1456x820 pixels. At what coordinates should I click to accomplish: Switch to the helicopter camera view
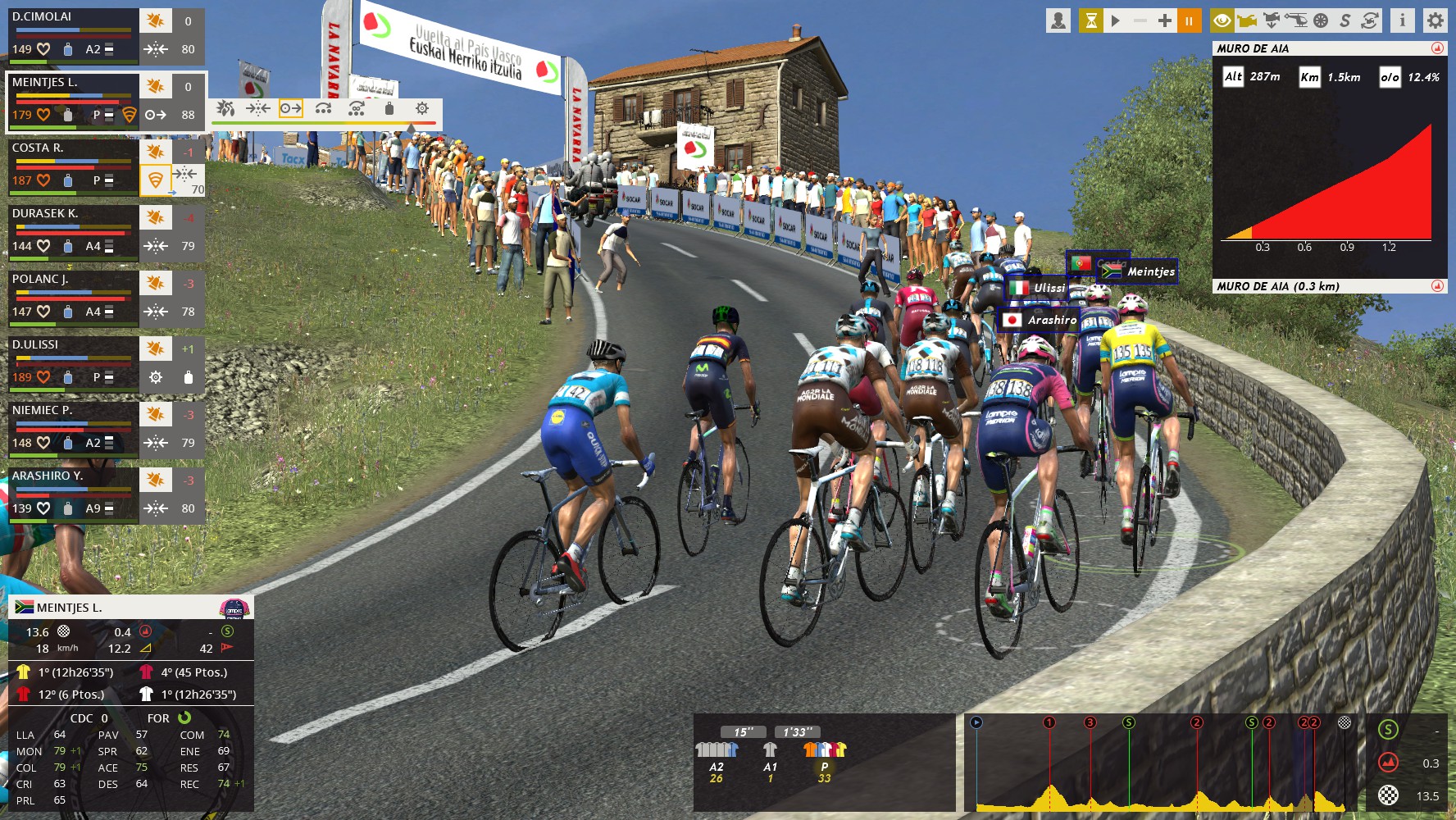pyautogui.click(x=1296, y=20)
